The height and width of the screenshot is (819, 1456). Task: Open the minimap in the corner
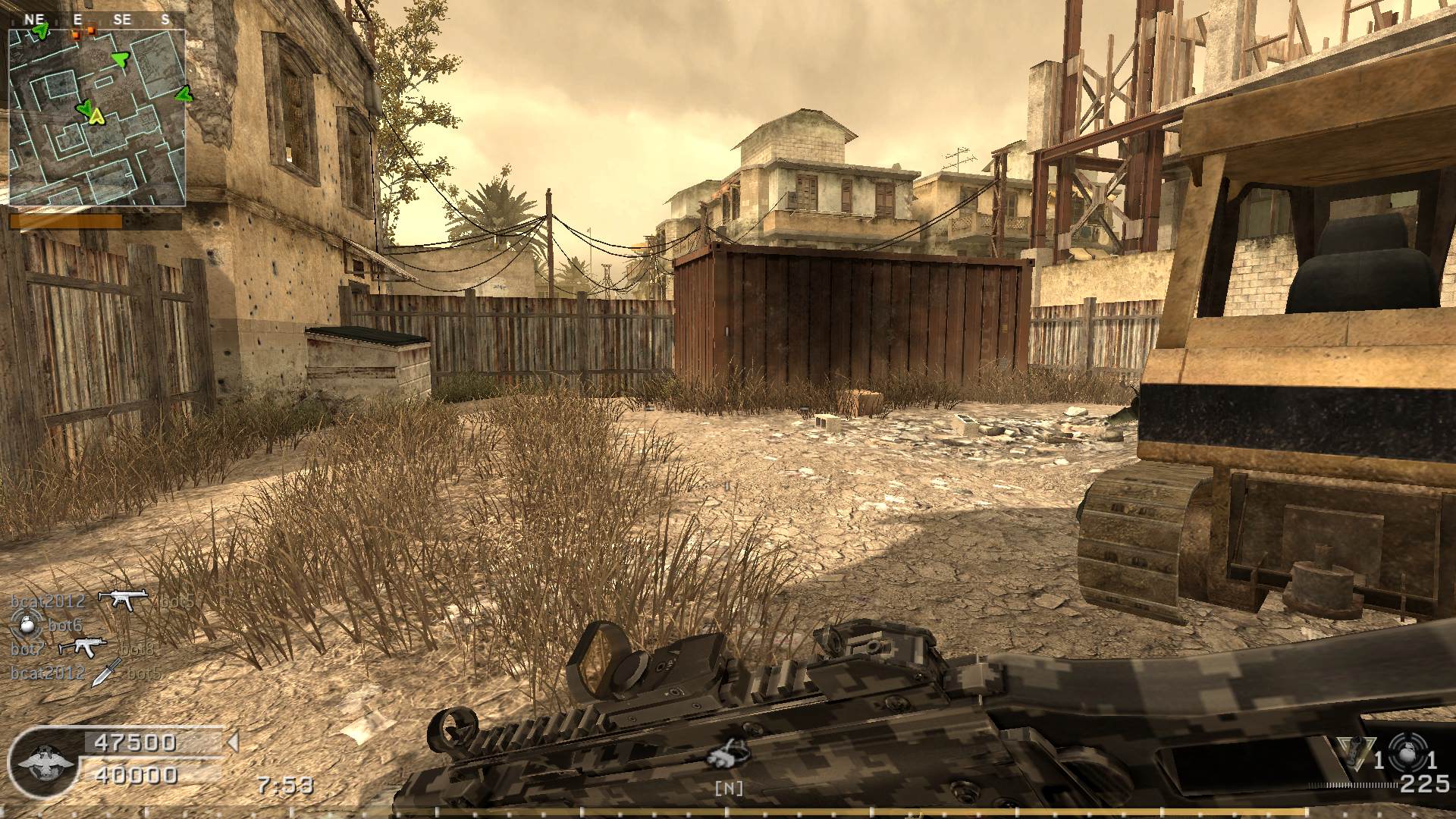[97, 118]
